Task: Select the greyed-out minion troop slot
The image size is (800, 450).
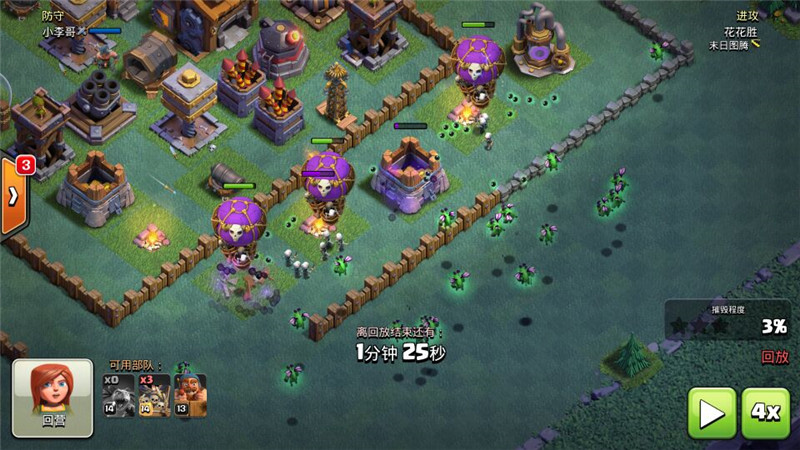Action: click(x=119, y=396)
